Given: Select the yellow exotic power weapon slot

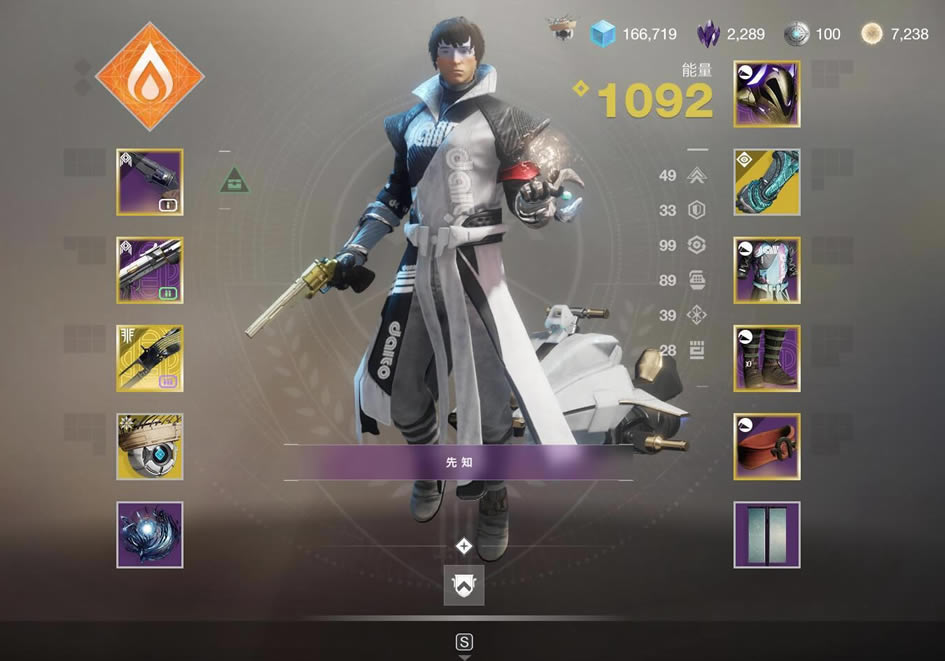Looking at the screenshot, I should 150,358.
